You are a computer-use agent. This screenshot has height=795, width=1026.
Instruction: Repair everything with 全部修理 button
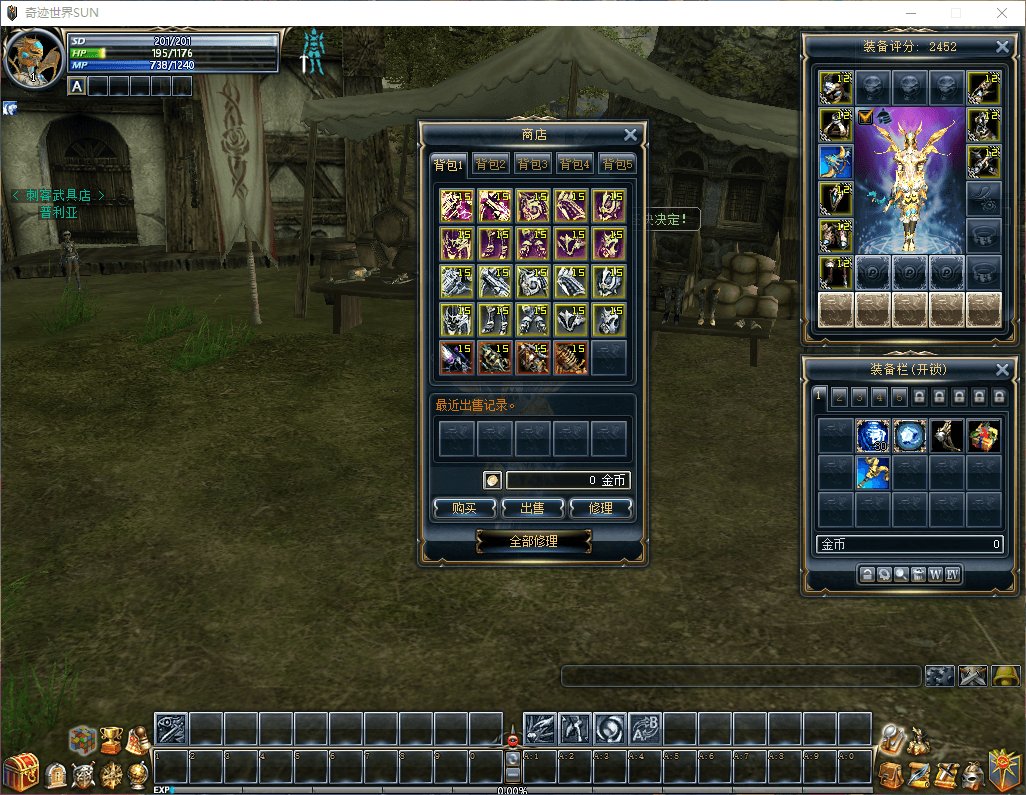coord(533,541)
